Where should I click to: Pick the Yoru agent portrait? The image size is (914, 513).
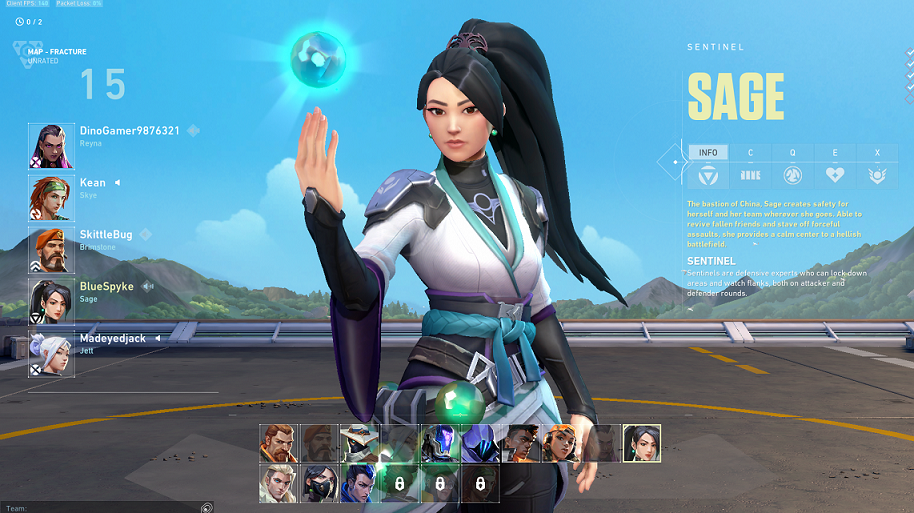(x=359, y=482)
